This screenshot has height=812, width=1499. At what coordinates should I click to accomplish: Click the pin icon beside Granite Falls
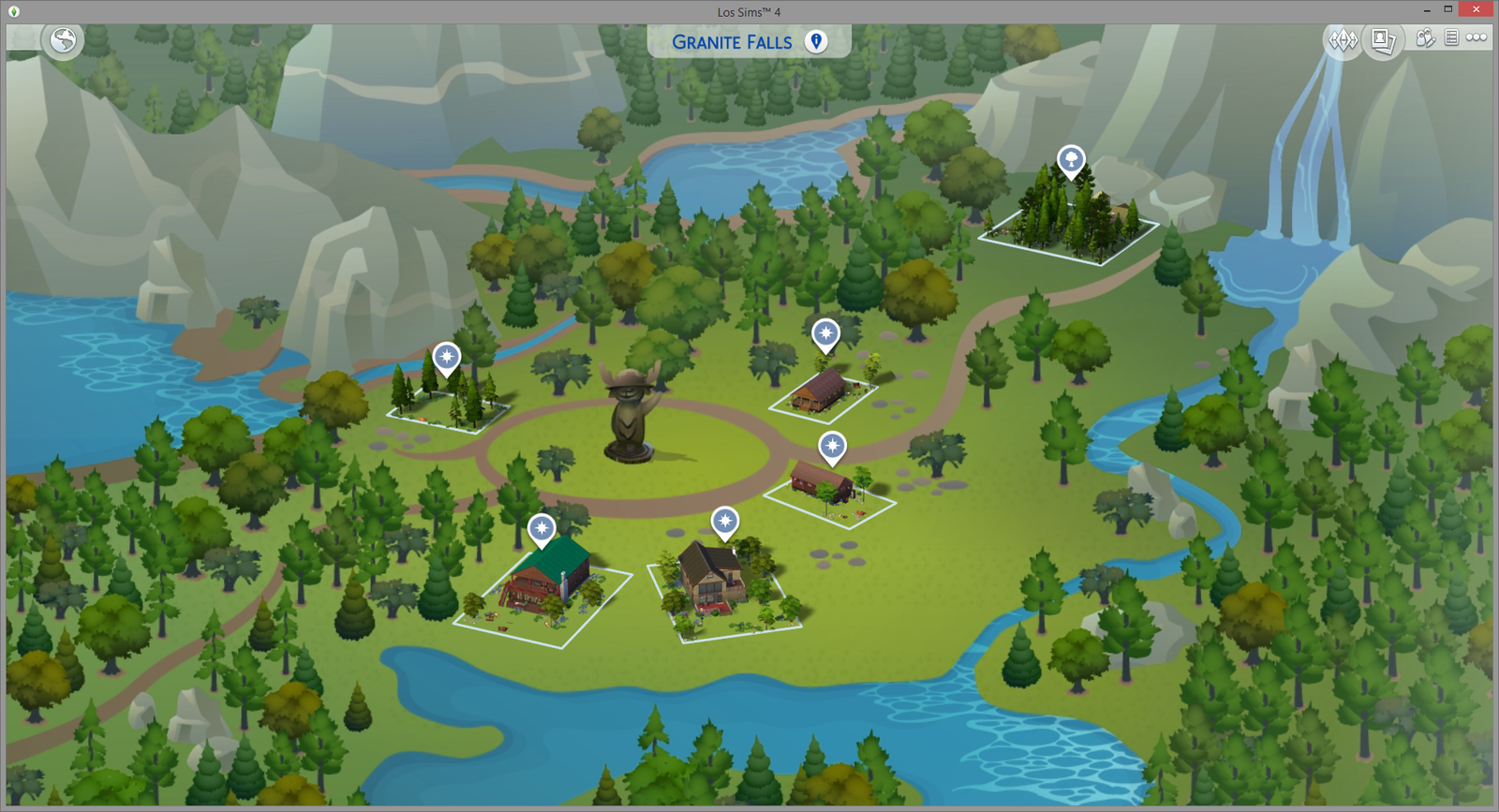coord(816,41)
